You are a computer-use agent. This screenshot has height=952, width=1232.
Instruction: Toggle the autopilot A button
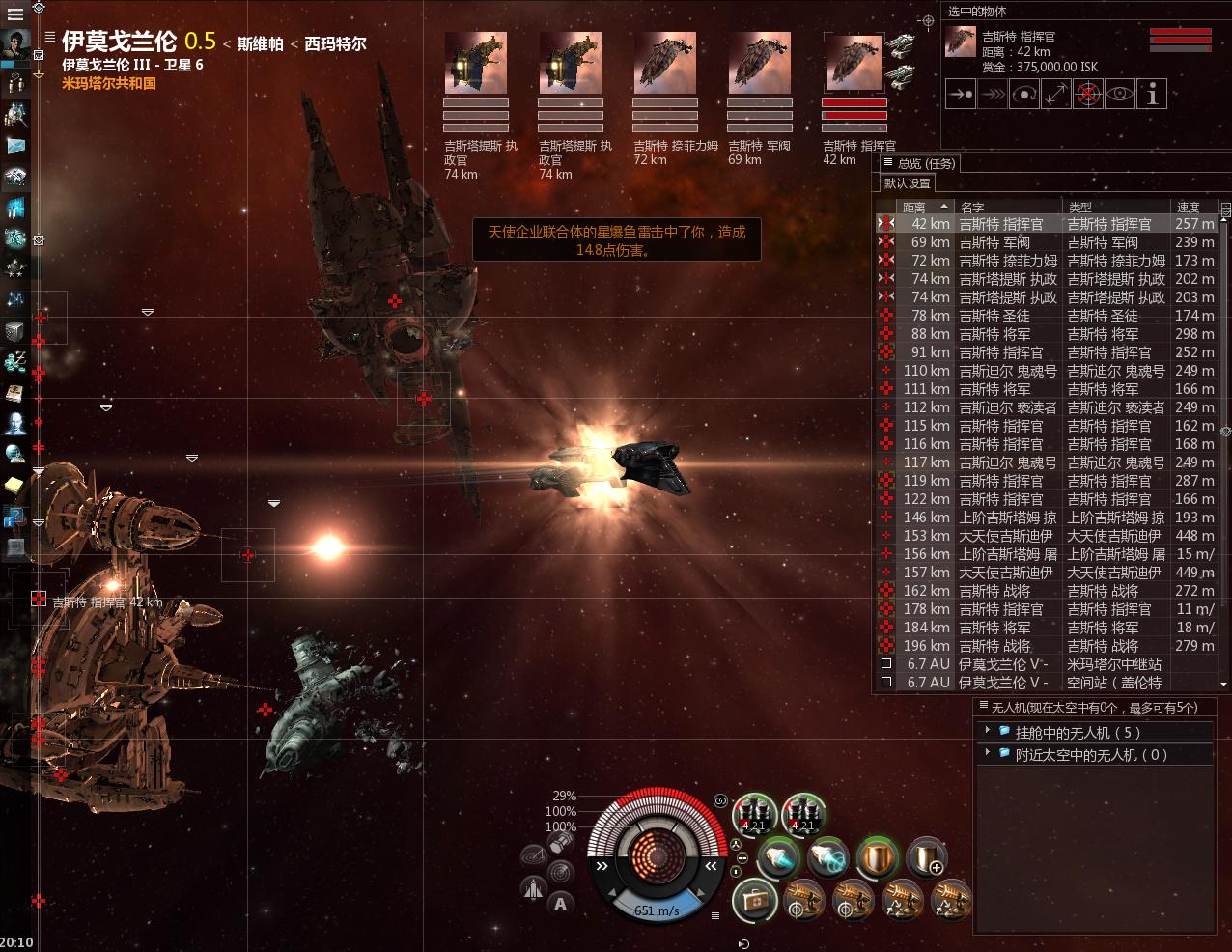561,904
